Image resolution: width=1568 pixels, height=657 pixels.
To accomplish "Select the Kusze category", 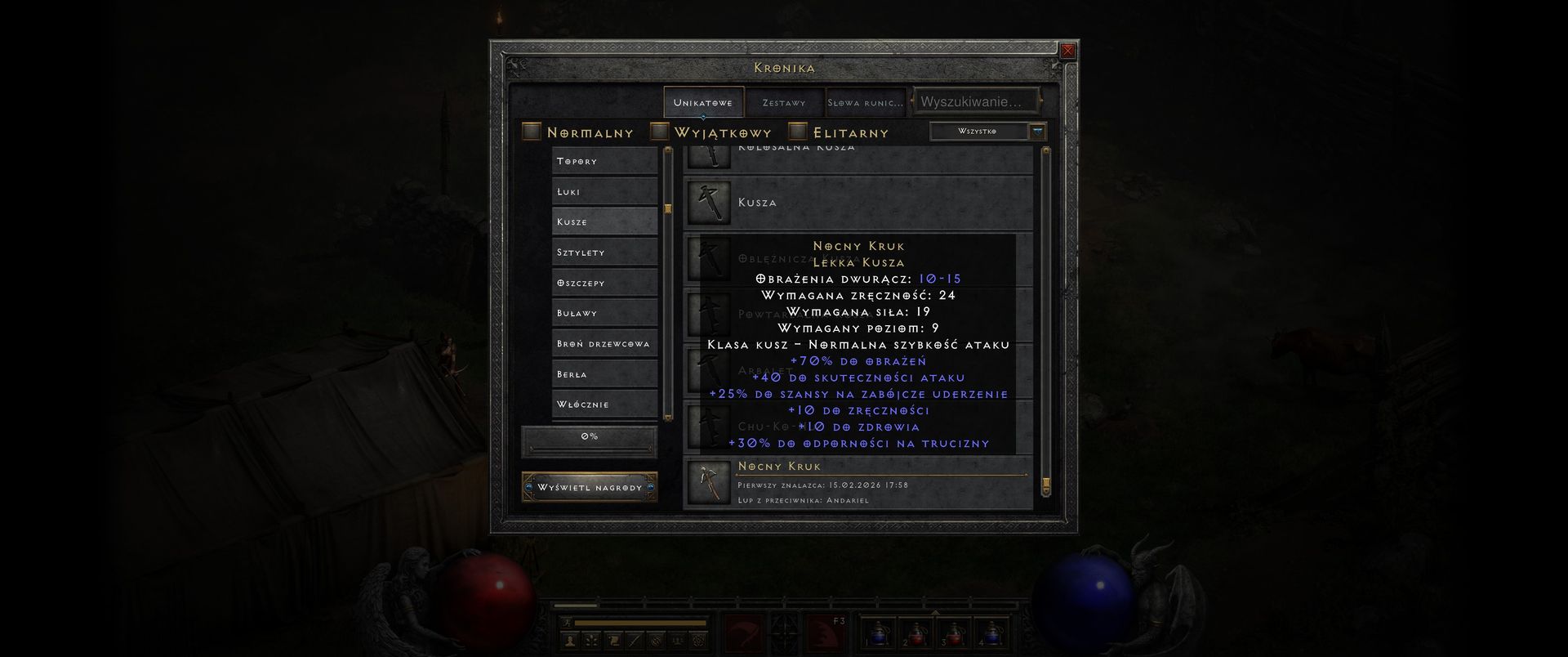I will [604, 221].
